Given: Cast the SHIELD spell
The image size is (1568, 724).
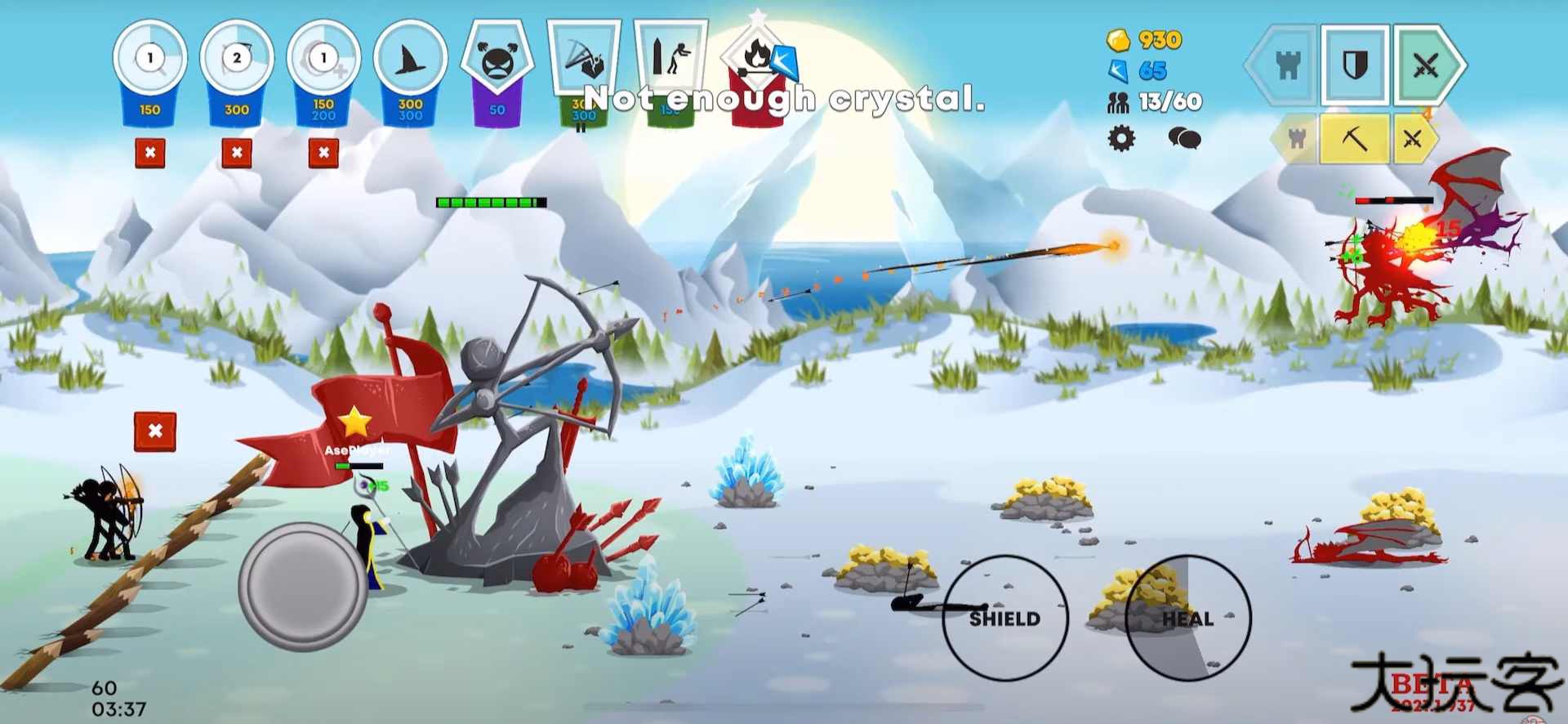Looking at the screenshot, I should [x=1004, y=618].
